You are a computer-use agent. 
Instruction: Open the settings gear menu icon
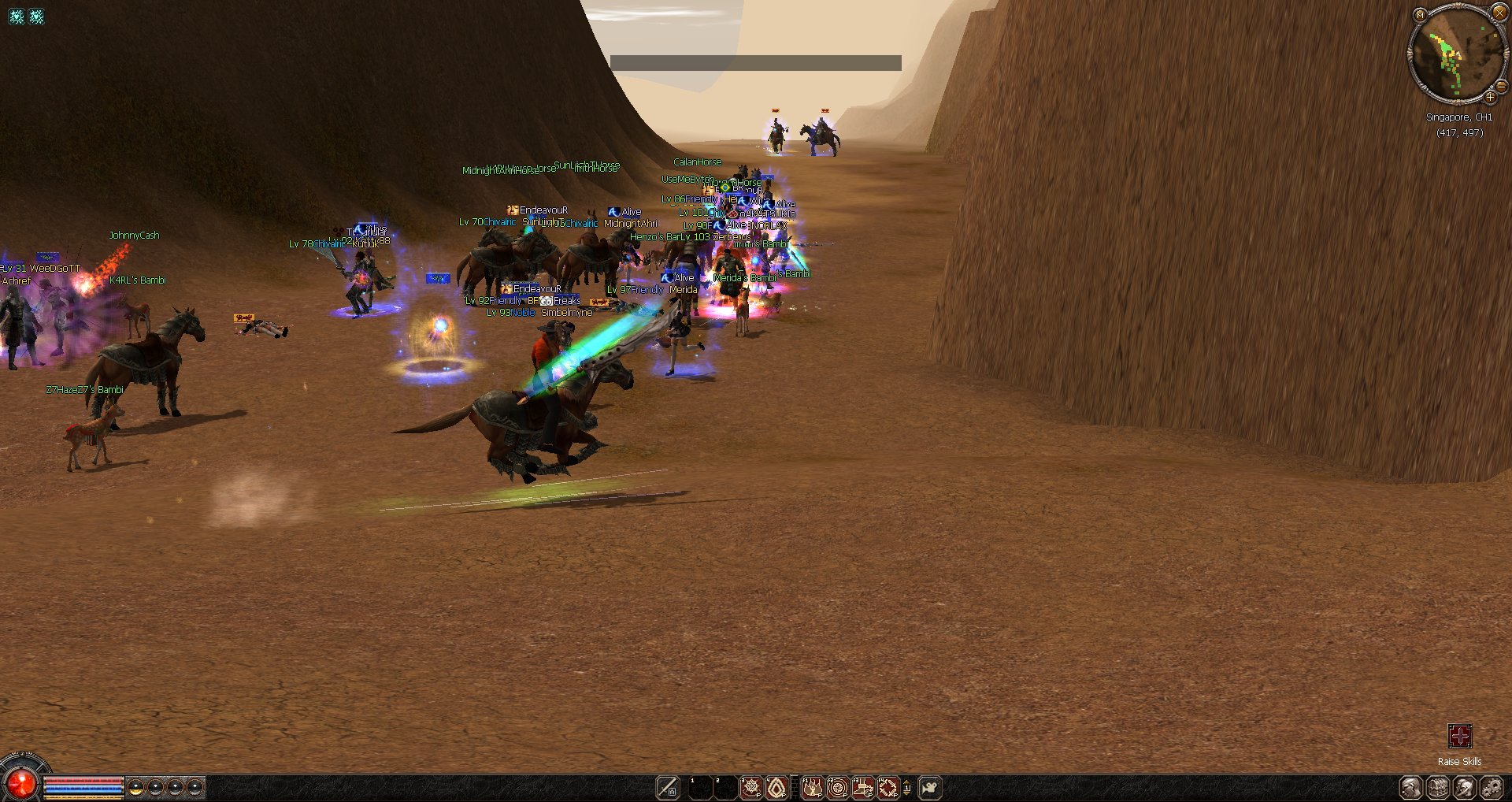(1491, 787)
